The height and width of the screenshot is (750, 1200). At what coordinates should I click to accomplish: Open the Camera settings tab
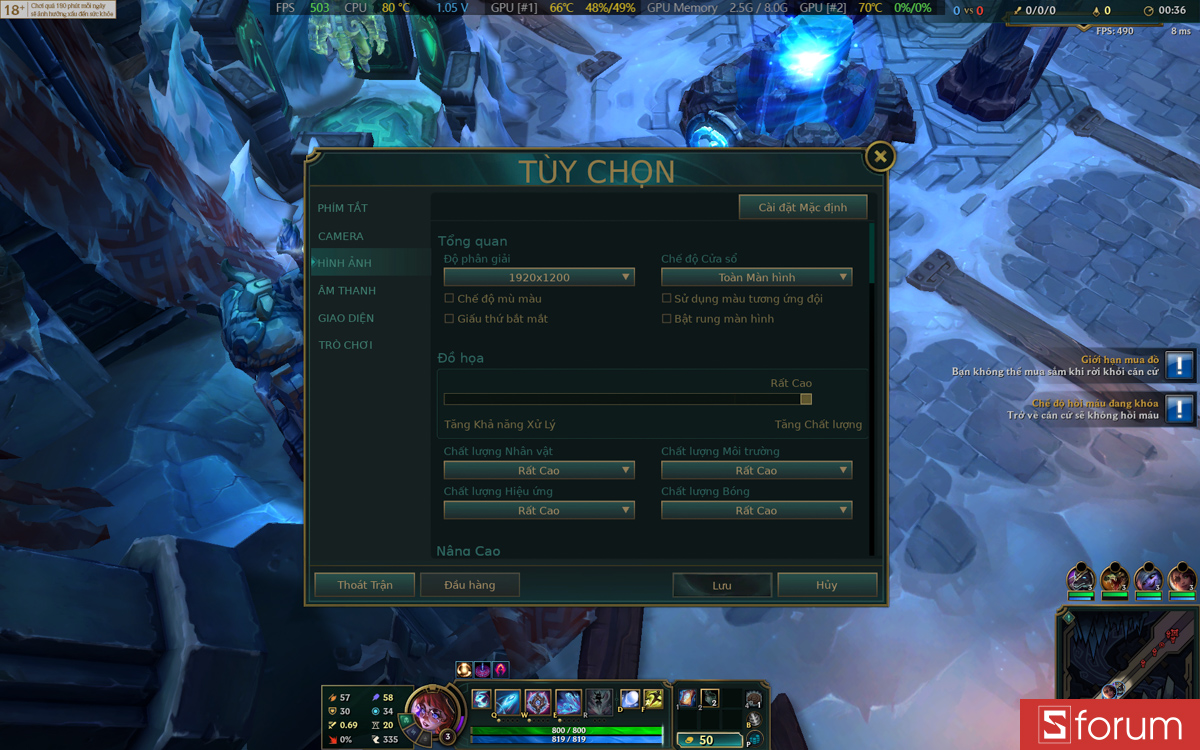pyautogui.click(x=341, y=236)
